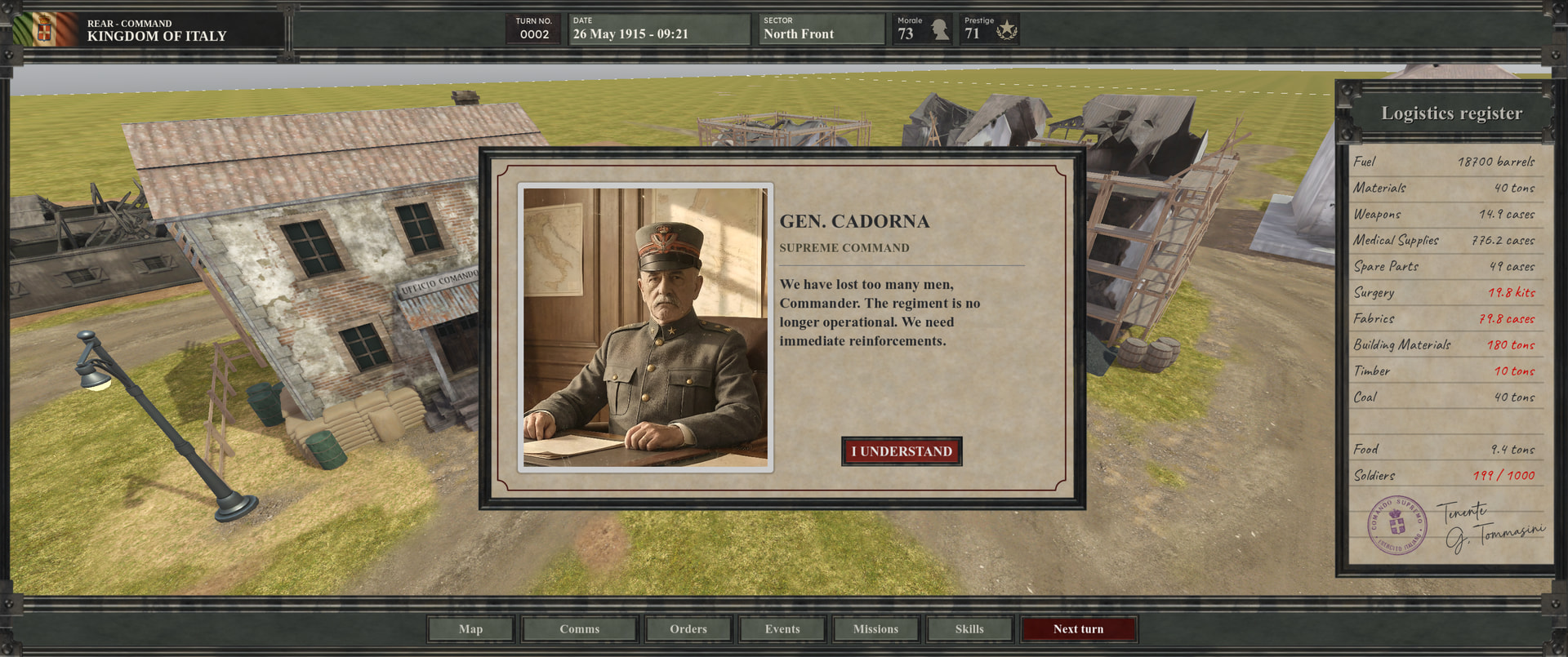Open the Missions panel
The width and height of the screenshot is (1568, 657).
[875, 629]
